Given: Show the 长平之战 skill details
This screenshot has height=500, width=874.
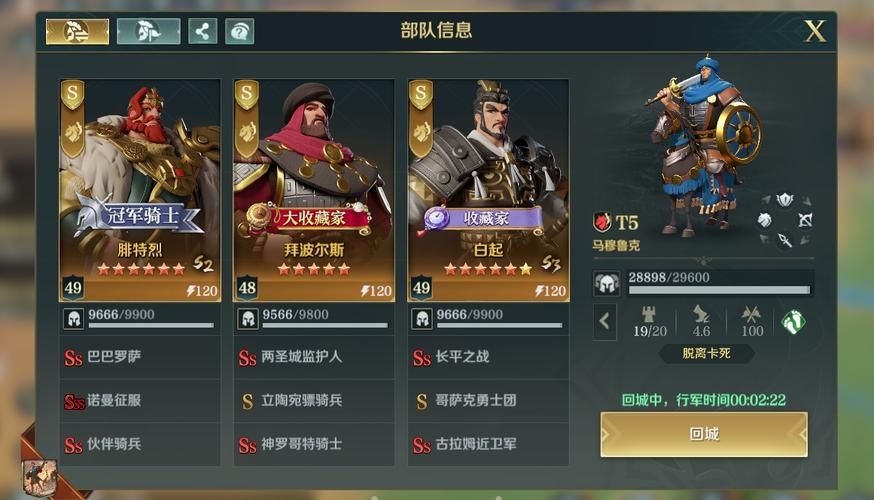Looking at the screenshot, I should coord(488,357).
